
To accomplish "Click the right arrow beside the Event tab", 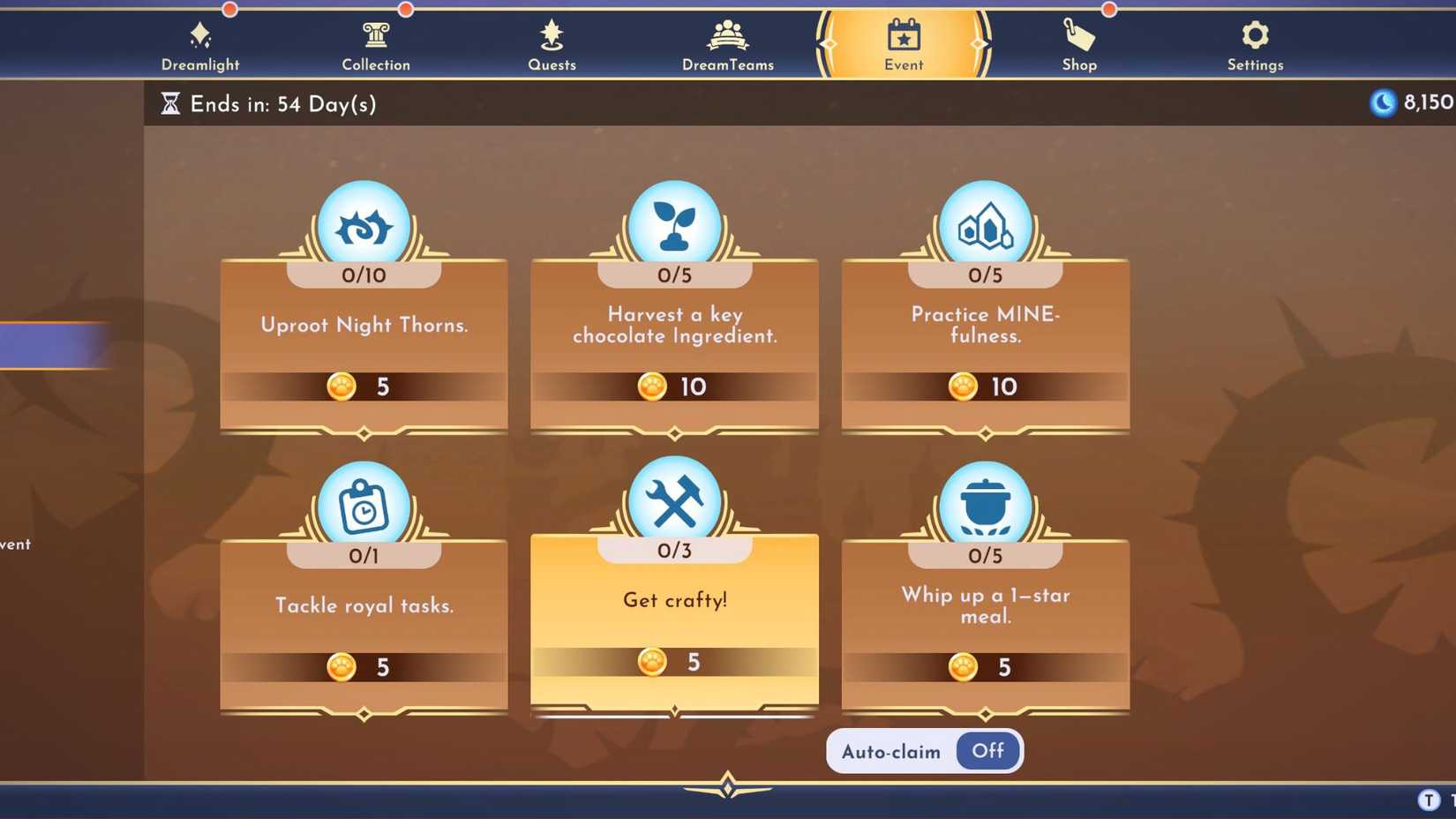I will click(x=978, y=44).
